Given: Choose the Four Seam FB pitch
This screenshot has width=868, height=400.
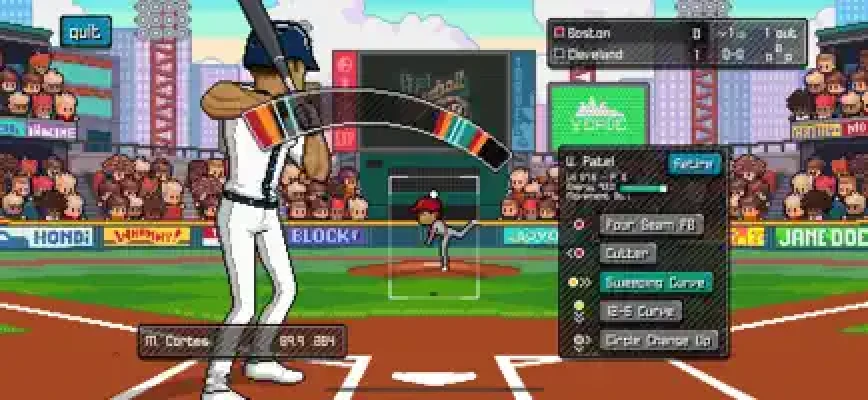Looking at the screenshot, I should click(651, 224).
